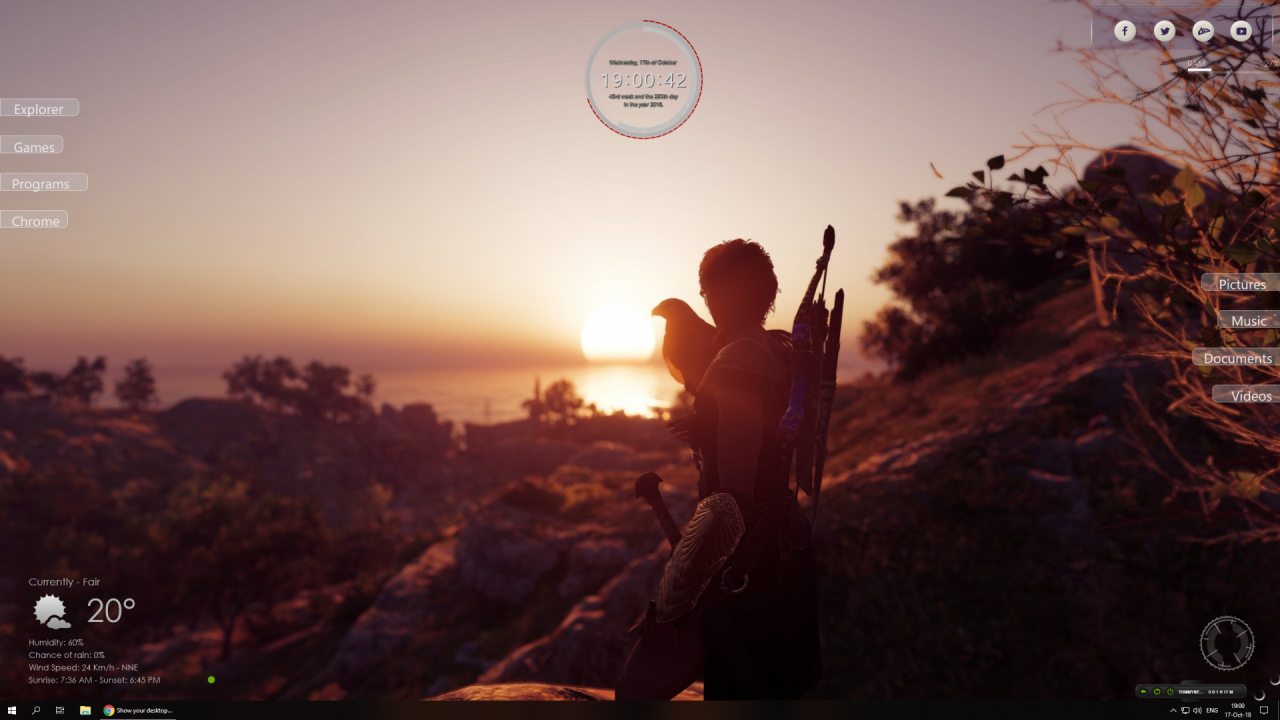Open the Music folder shortcut

pyautogui.click(x=1249, y=321)
